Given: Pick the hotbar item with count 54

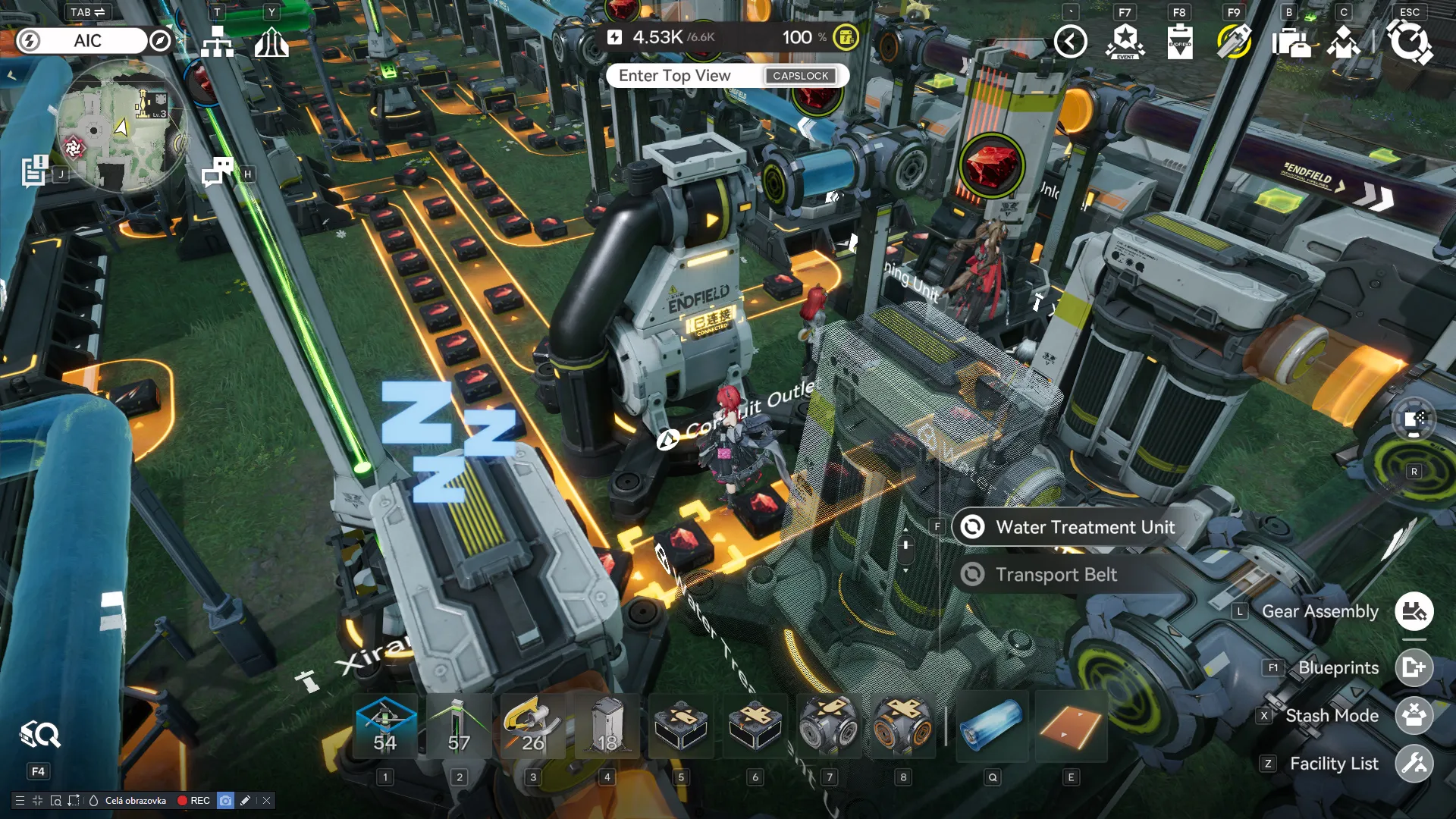Looking at the screenshot, I should tap(385, 726).
